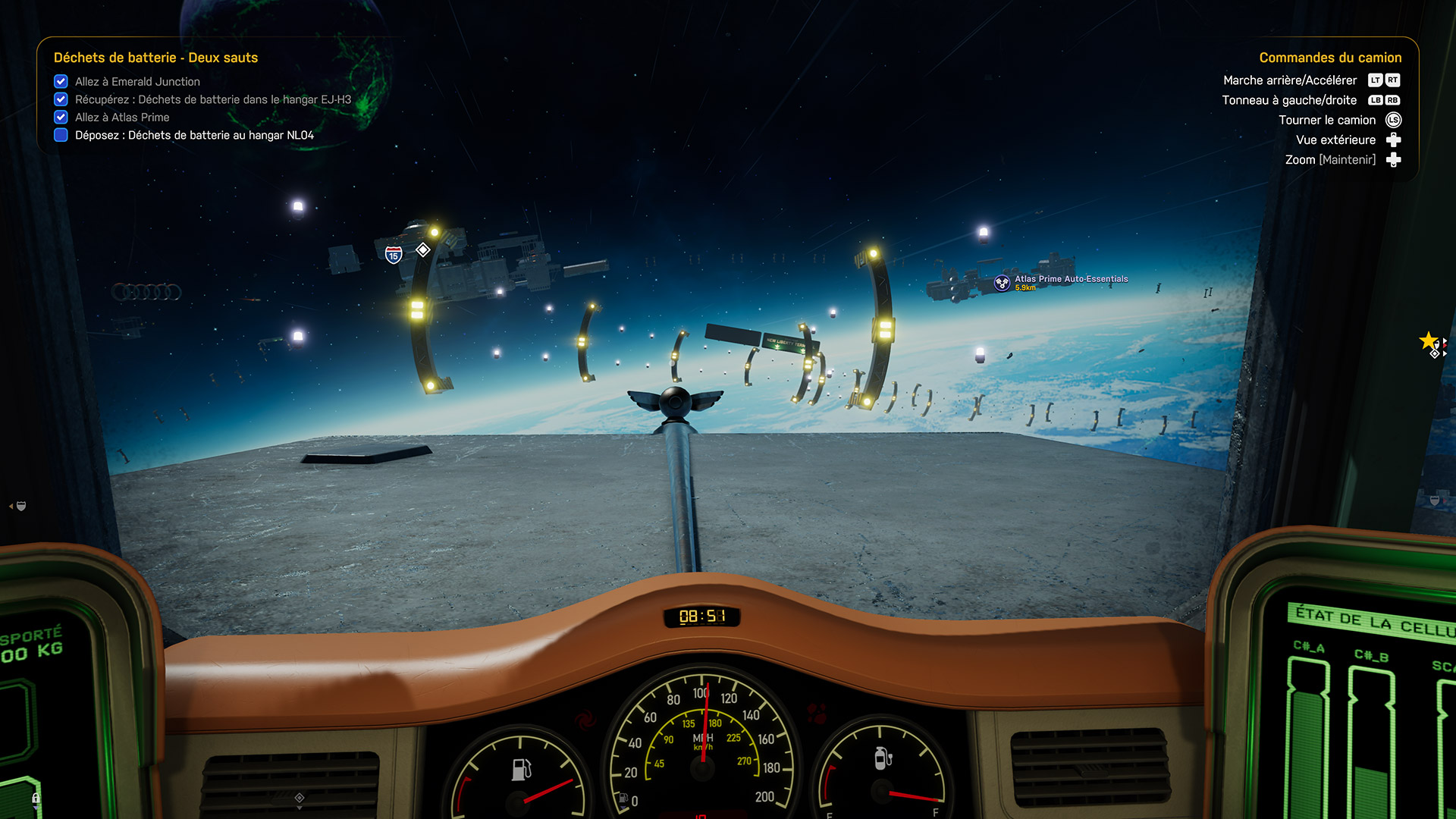
Task: Click the gold star marker
Action: (1428, 340)
